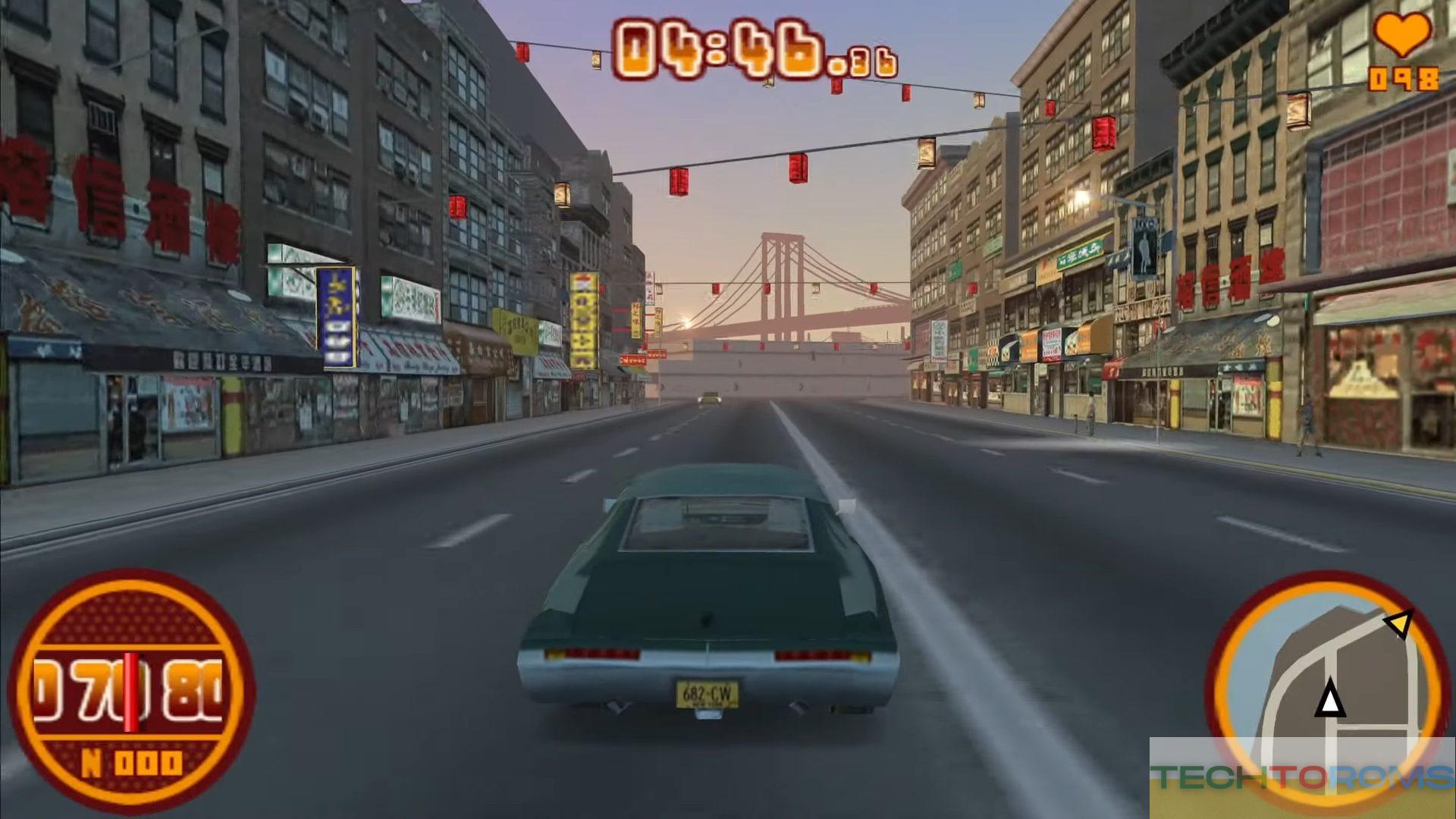Select the yellow objective arrow on the minimap

click(1398, 624)
